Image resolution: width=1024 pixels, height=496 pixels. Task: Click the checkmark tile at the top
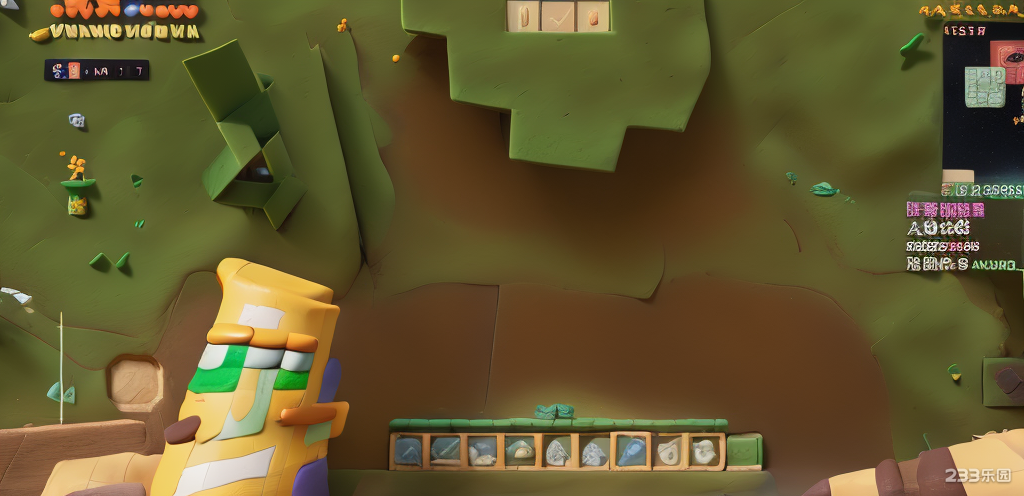(558, 16)
